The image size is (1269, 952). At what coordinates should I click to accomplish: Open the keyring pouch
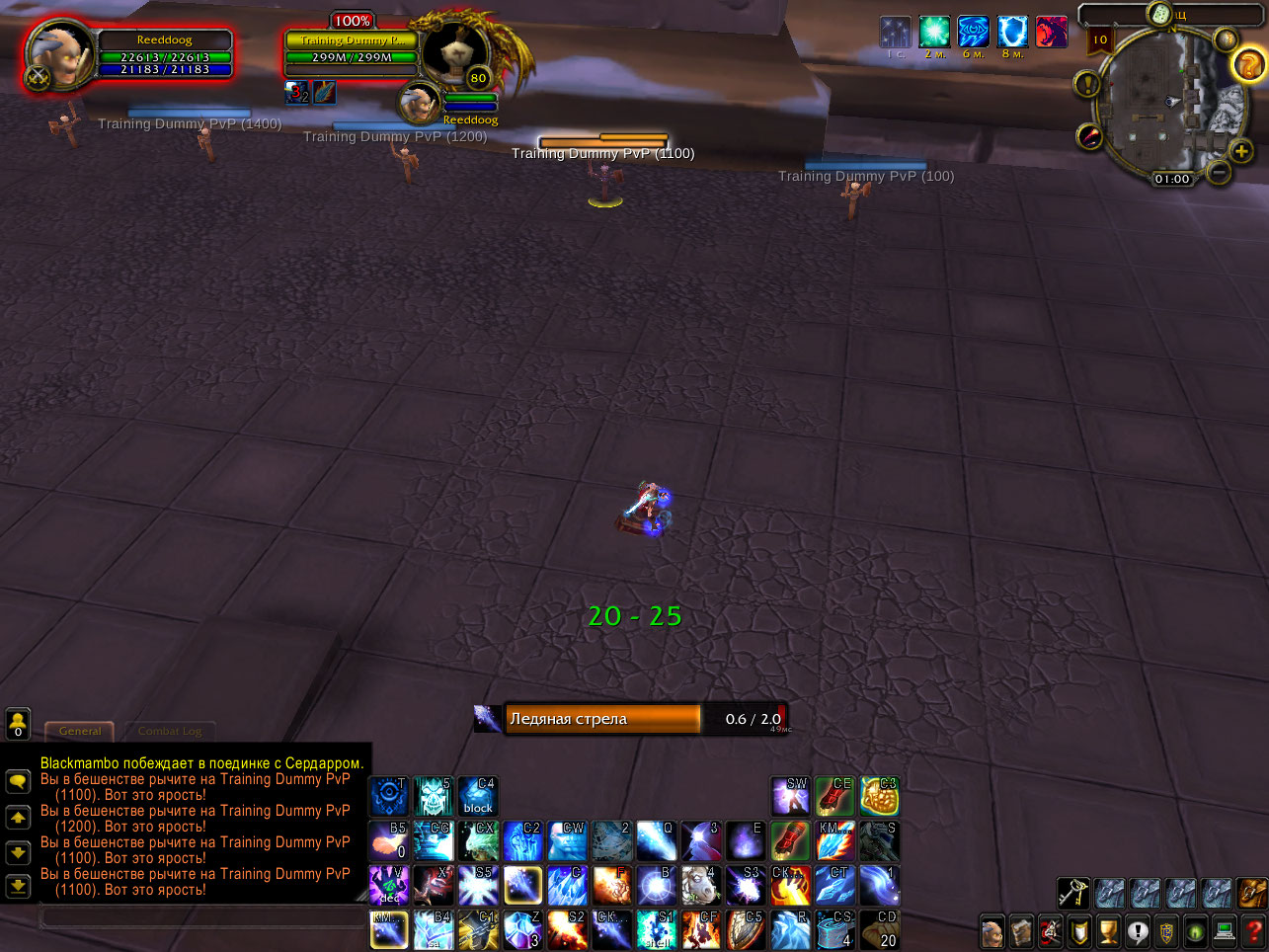pos(1074,896)
